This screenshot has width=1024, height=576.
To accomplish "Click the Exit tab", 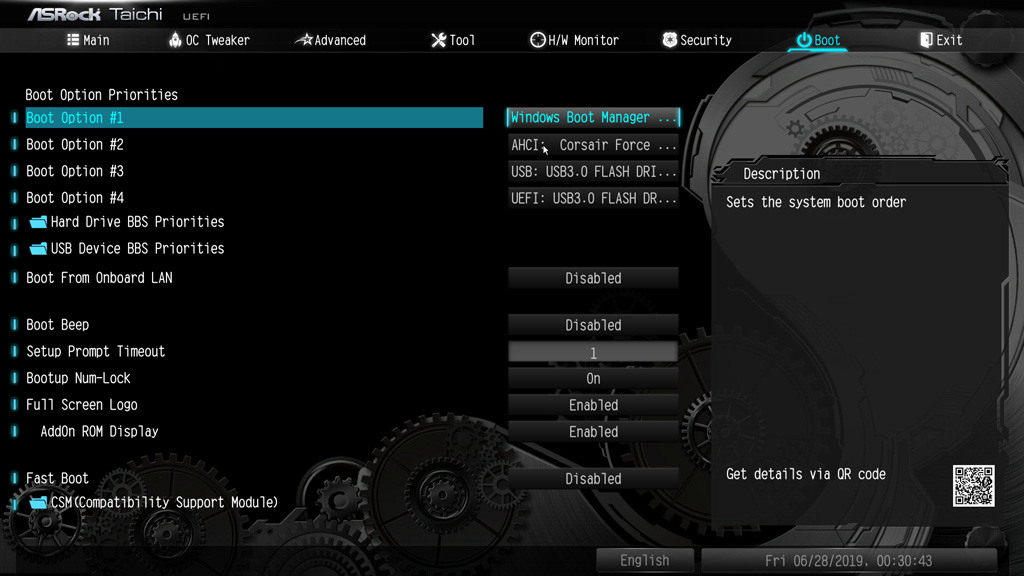I will (x=941, y=40).
